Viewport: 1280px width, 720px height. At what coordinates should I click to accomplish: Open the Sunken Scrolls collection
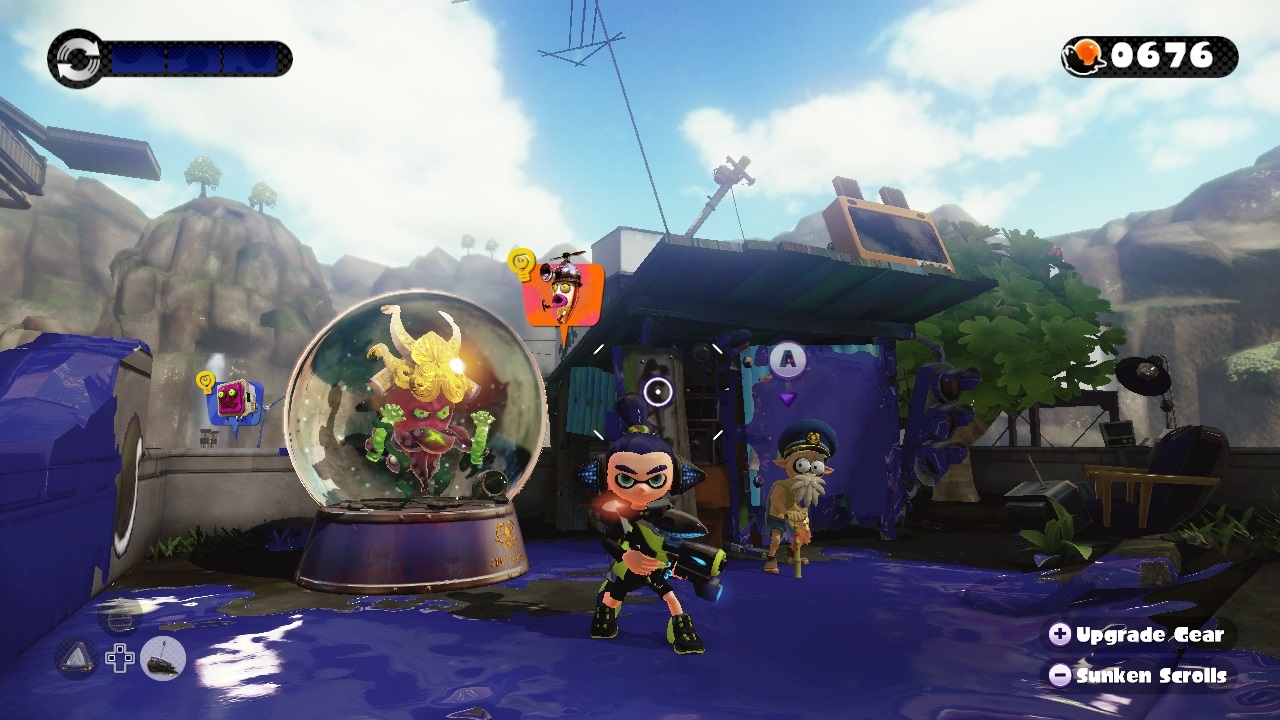tap(1137, 676)
